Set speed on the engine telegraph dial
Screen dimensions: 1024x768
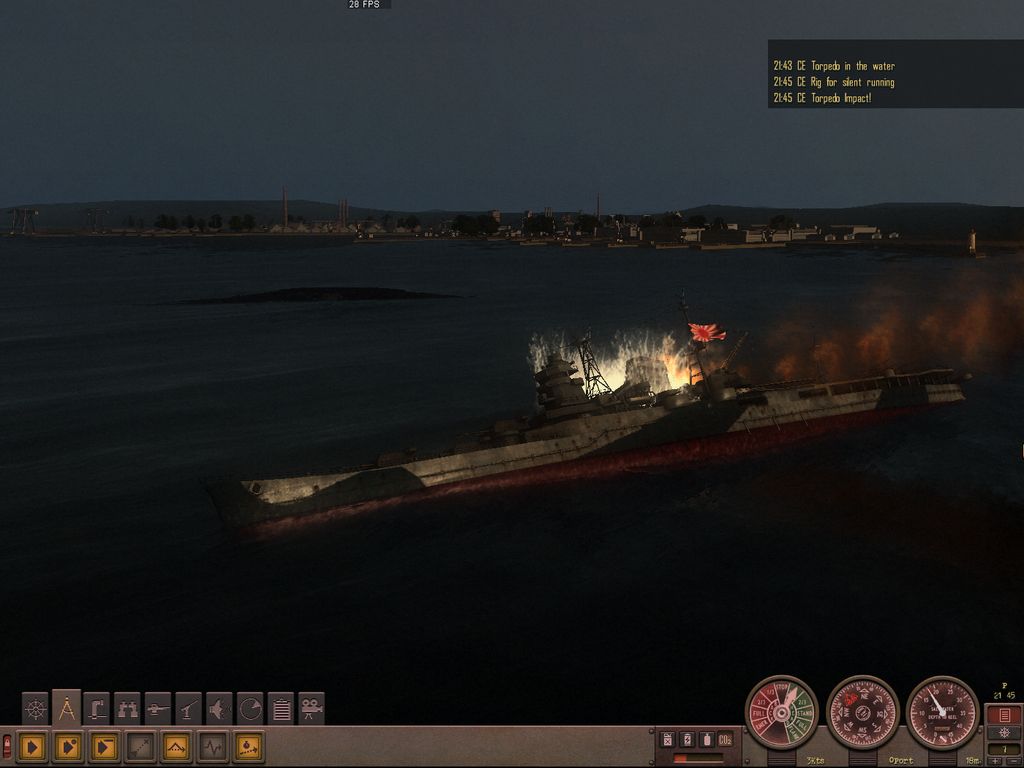781,712
